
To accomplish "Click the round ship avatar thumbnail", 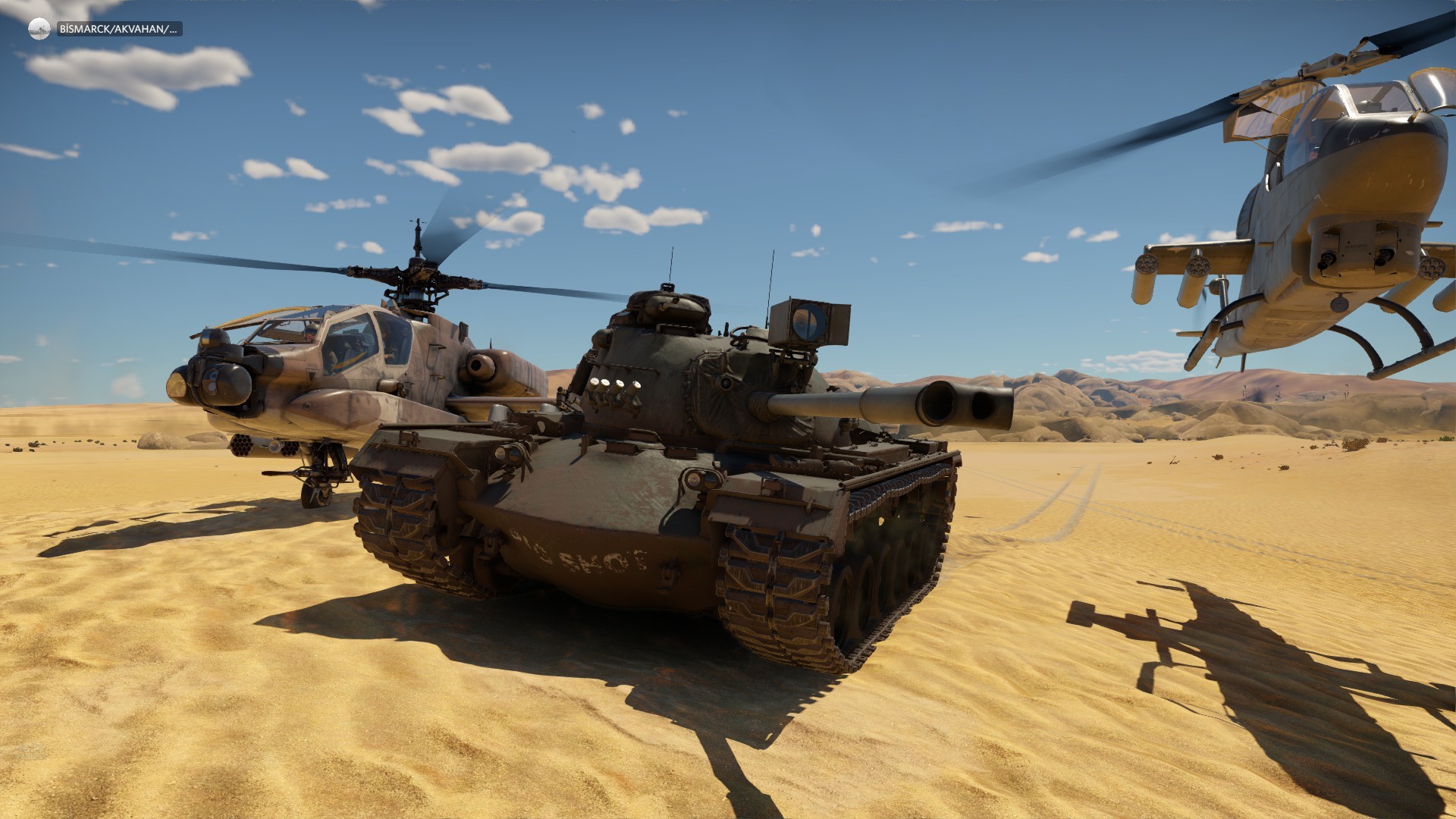I will pyautogui.click(x=39, y=30).
